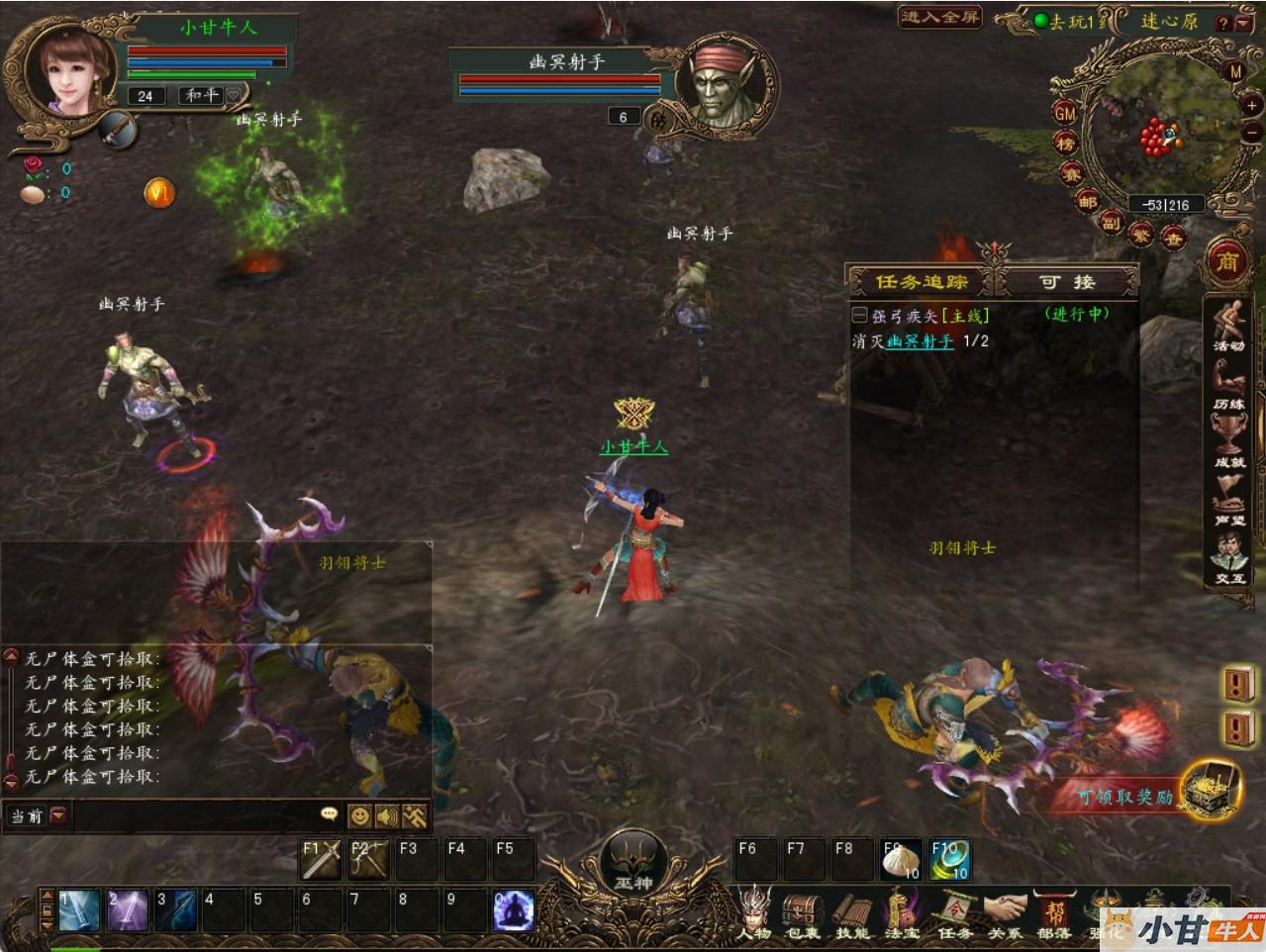1266x952 pixels.
Task: Activate the sword skill in slot 1
Action: [x=78, y=910]
